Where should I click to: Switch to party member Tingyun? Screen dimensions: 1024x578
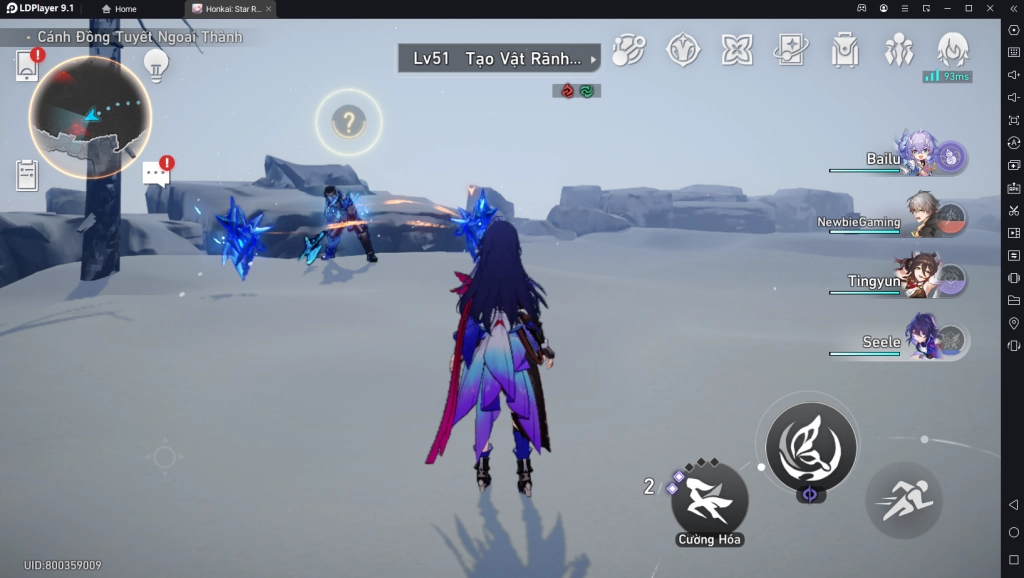[x=920, y=277]
